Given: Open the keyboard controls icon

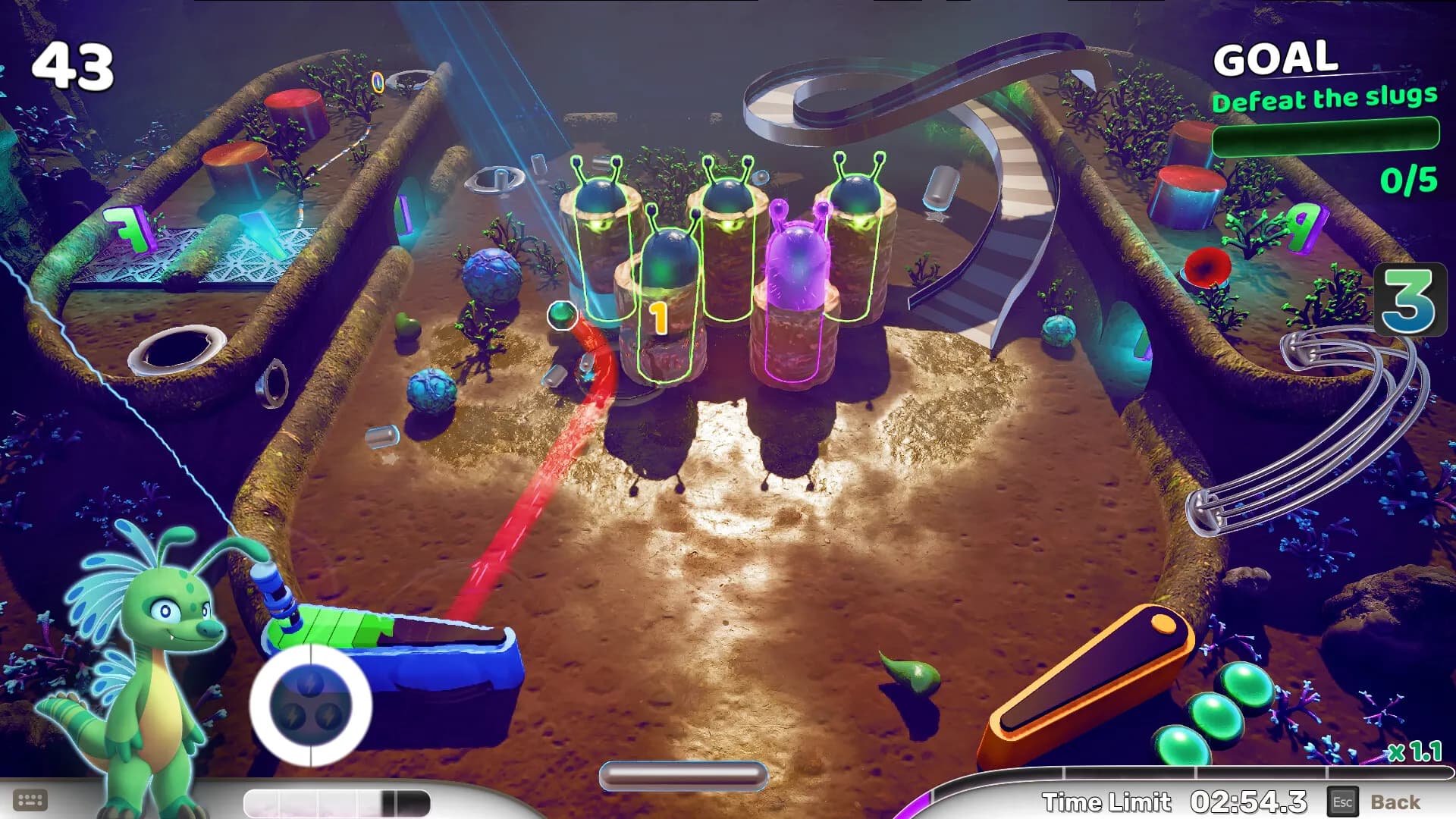Looking at the screenshot, I should (30, 800).
